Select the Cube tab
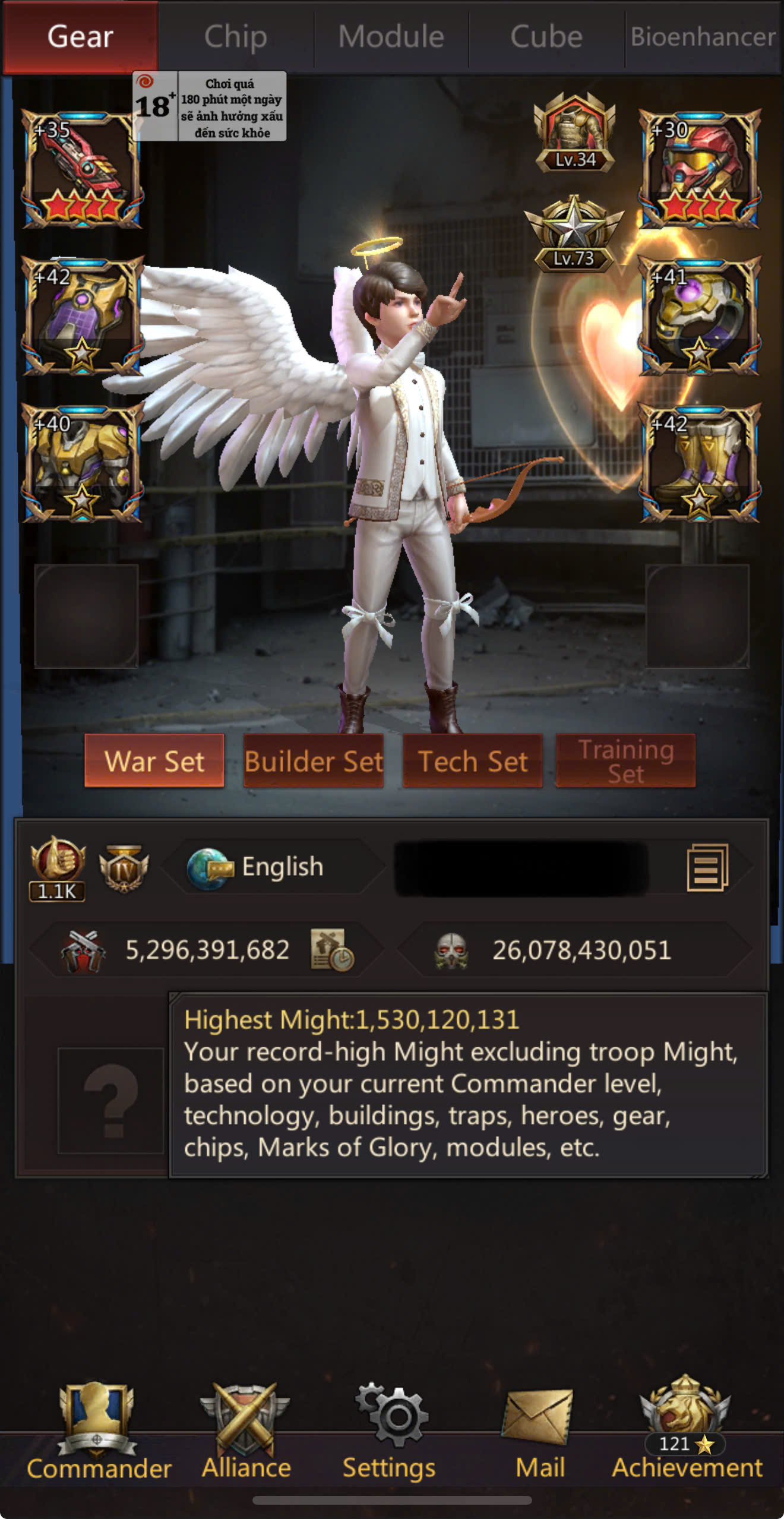 pos(546,37)
